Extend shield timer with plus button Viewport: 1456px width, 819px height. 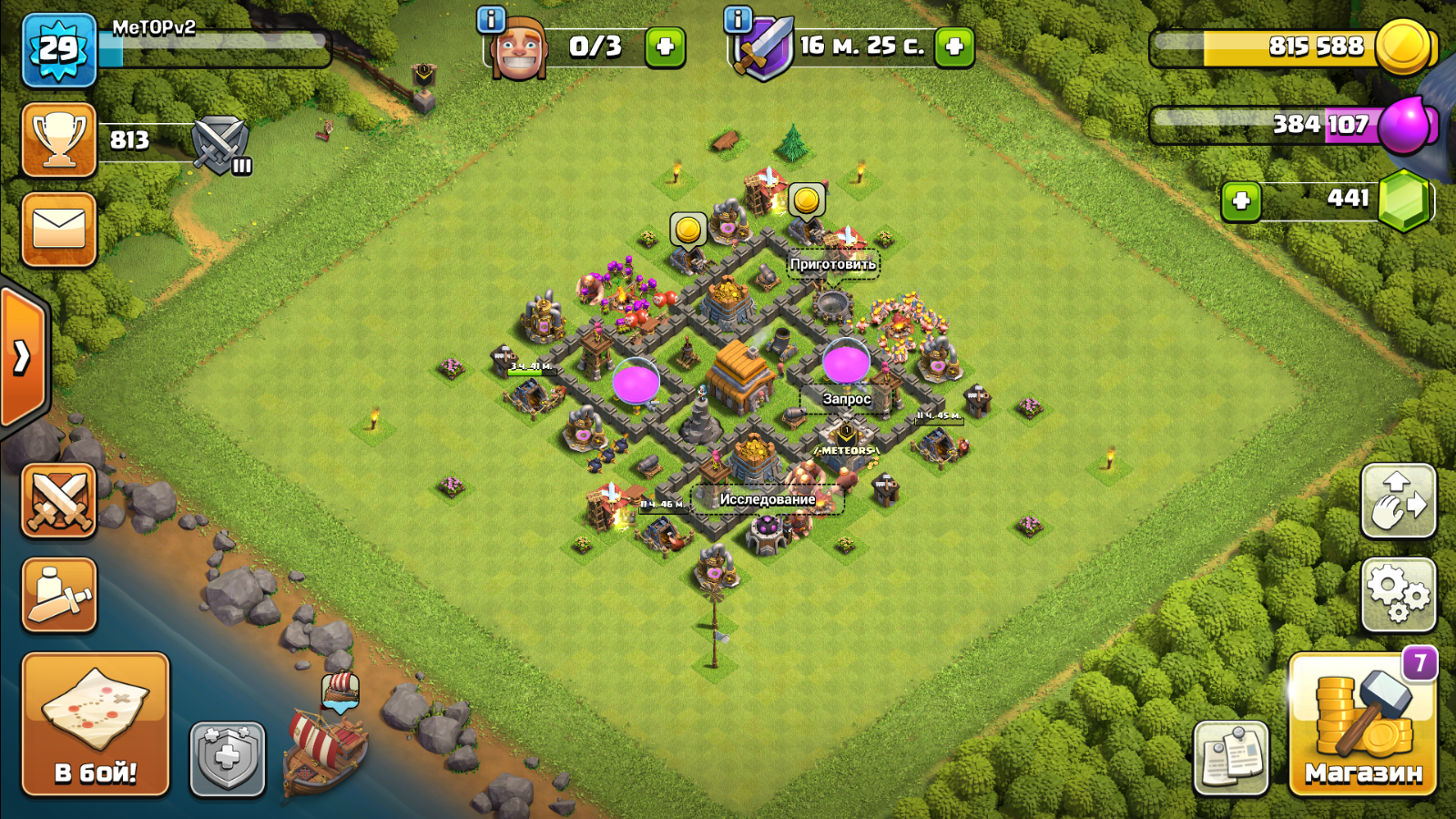click(954, 46)
